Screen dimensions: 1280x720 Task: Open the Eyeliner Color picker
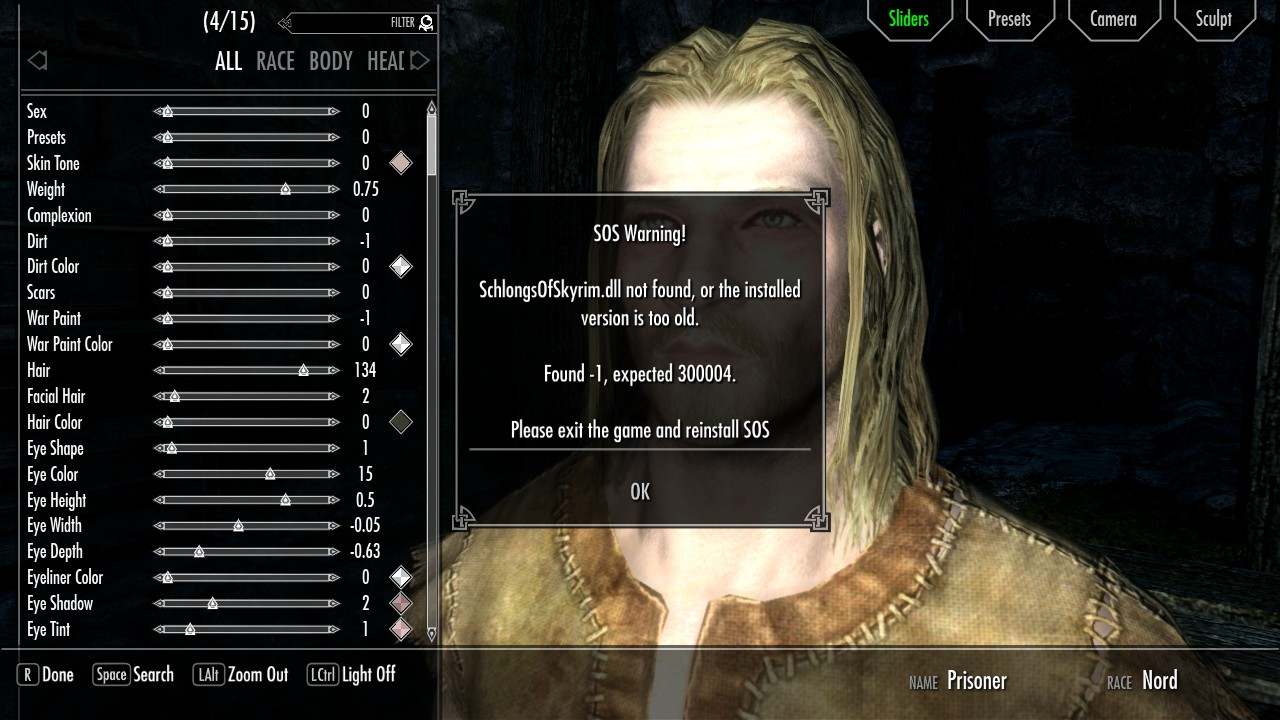pyautogui.click(x=400, y=577)
